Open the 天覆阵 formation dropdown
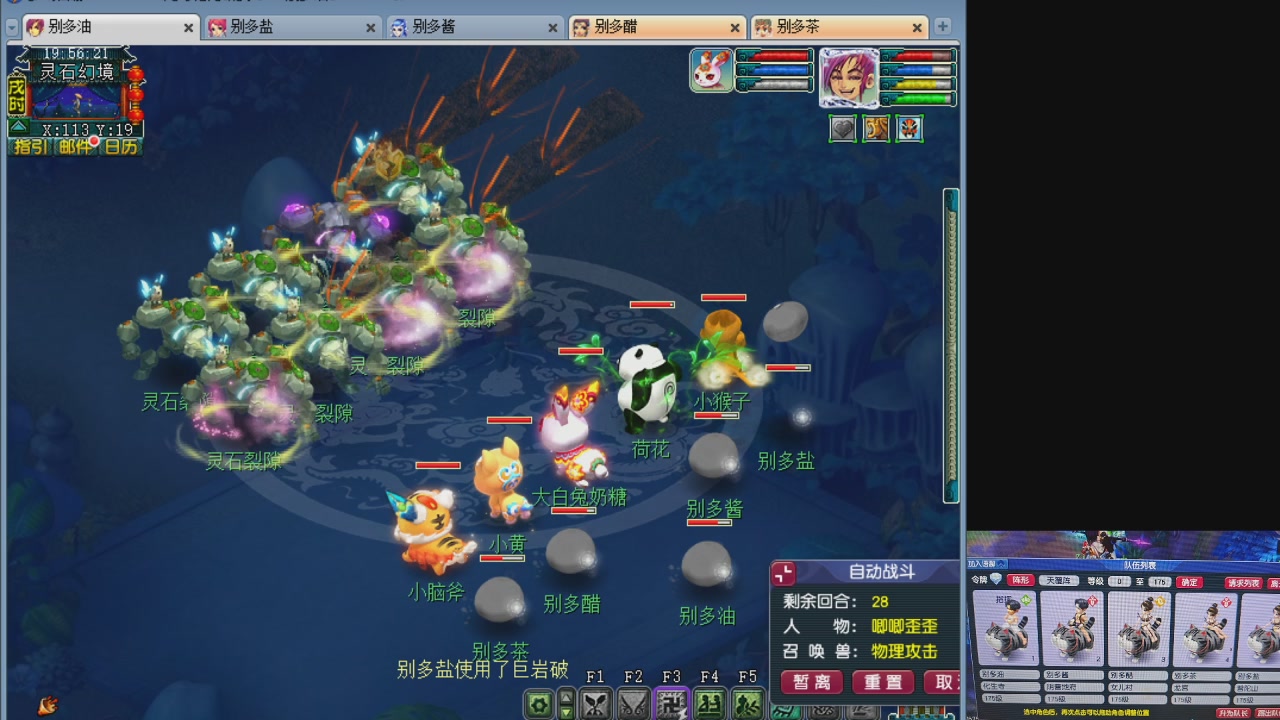 1058,580
